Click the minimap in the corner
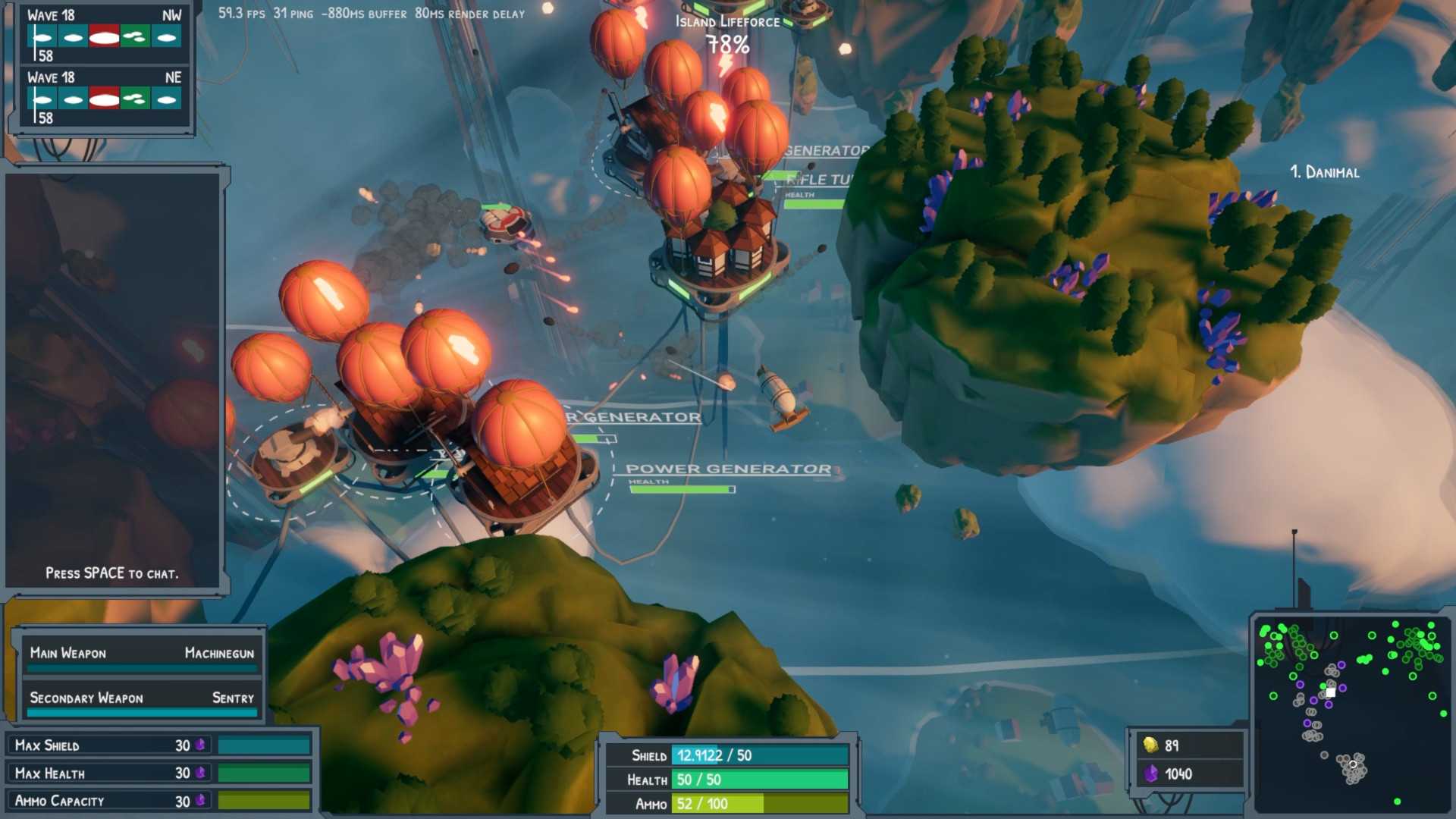This screenshot has height=819, width=1456. click(1351, 714)
